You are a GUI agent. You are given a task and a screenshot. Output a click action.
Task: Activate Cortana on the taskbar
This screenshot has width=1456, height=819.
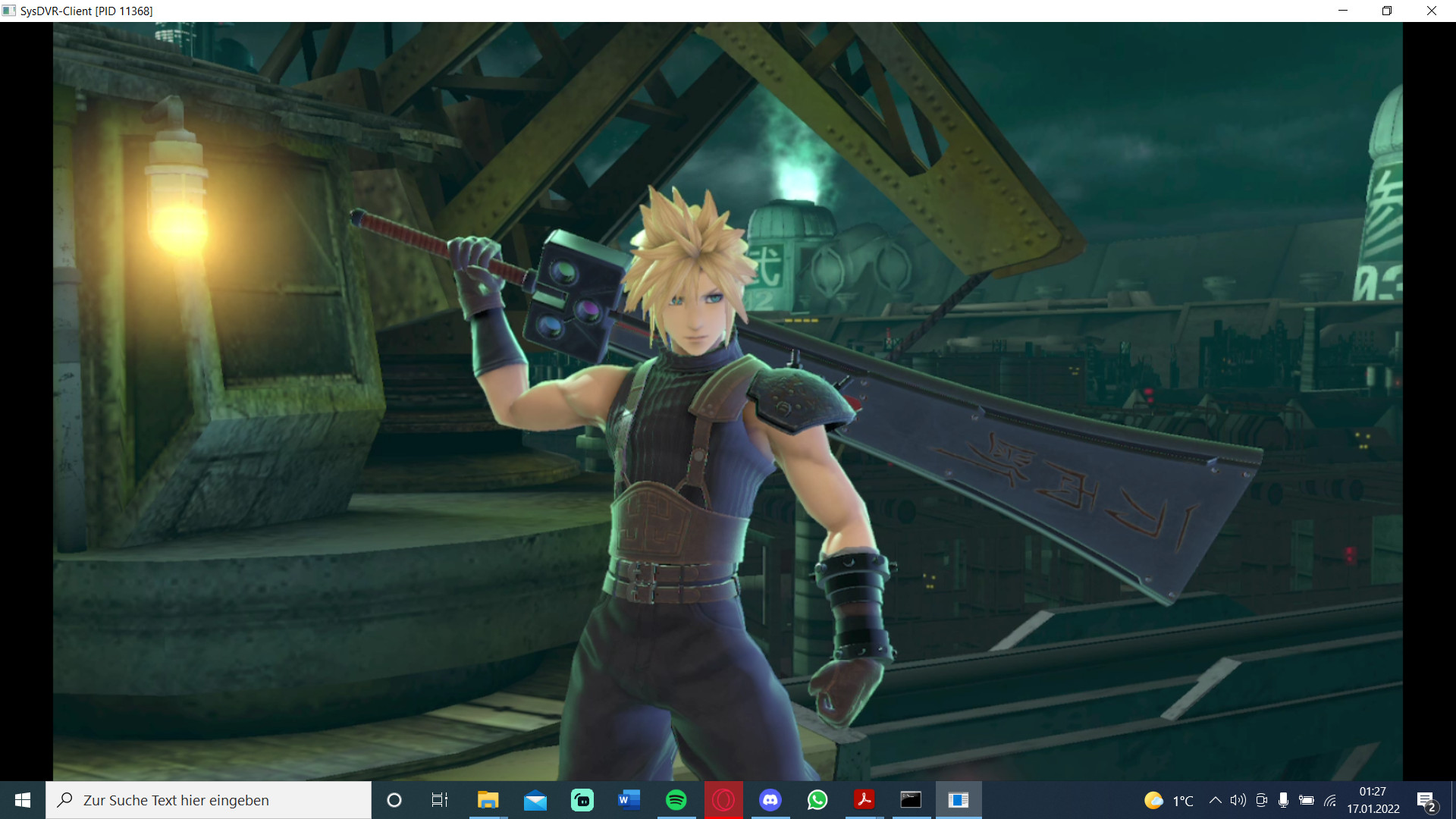point(394,800)
